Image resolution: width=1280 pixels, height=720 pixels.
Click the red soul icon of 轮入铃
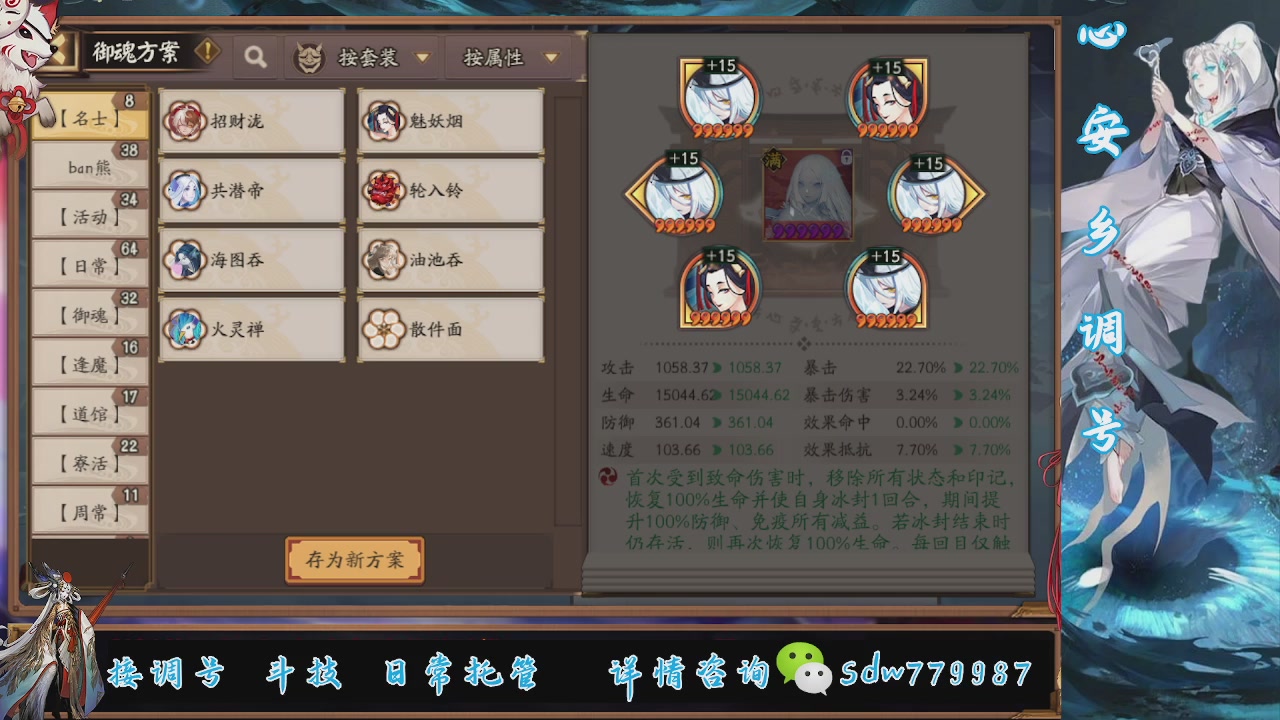384,189
